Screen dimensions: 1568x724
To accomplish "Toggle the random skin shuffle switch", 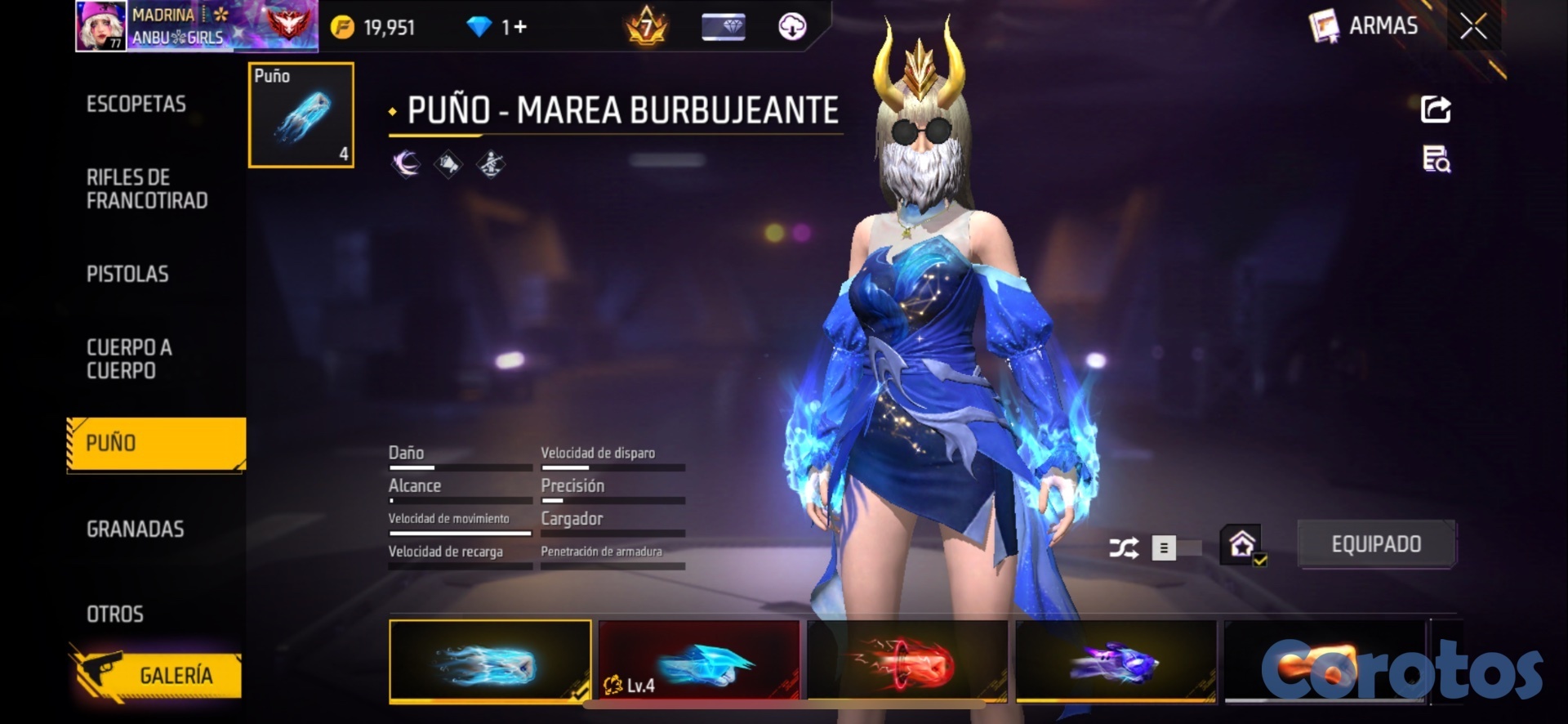I will click(x=1176, y=547).
